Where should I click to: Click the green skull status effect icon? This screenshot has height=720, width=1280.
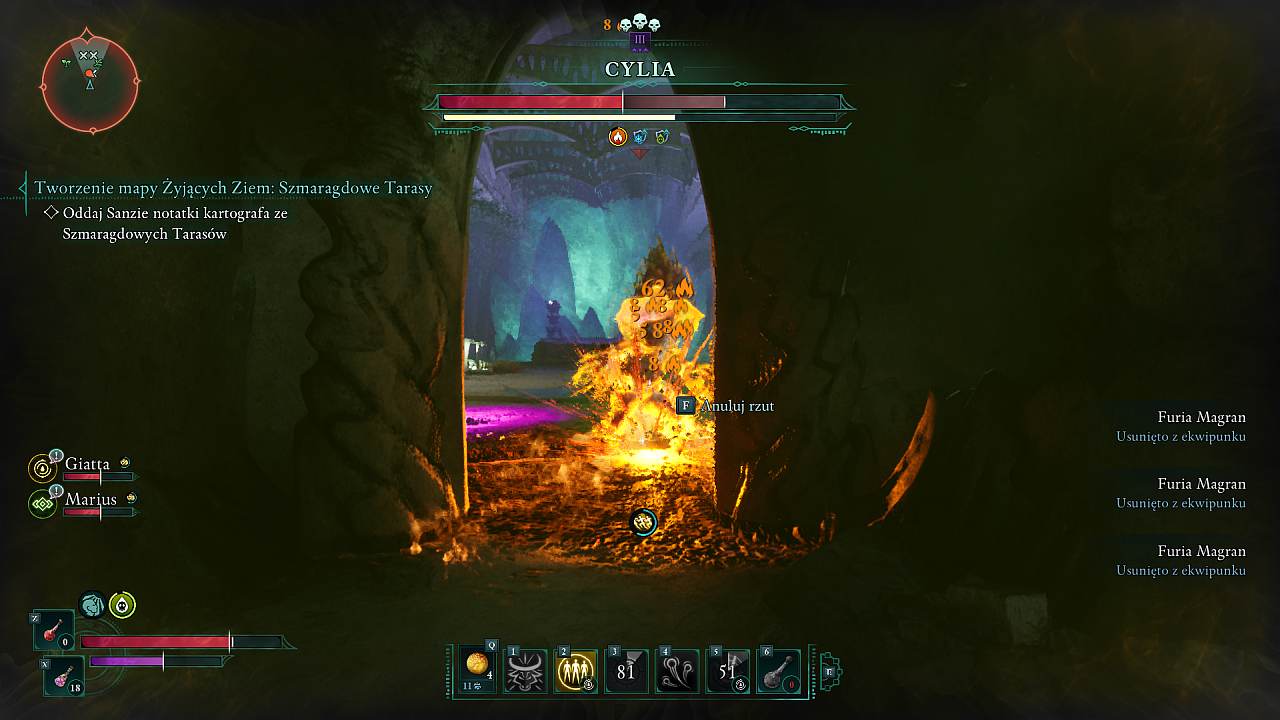[x=122, y=605]
